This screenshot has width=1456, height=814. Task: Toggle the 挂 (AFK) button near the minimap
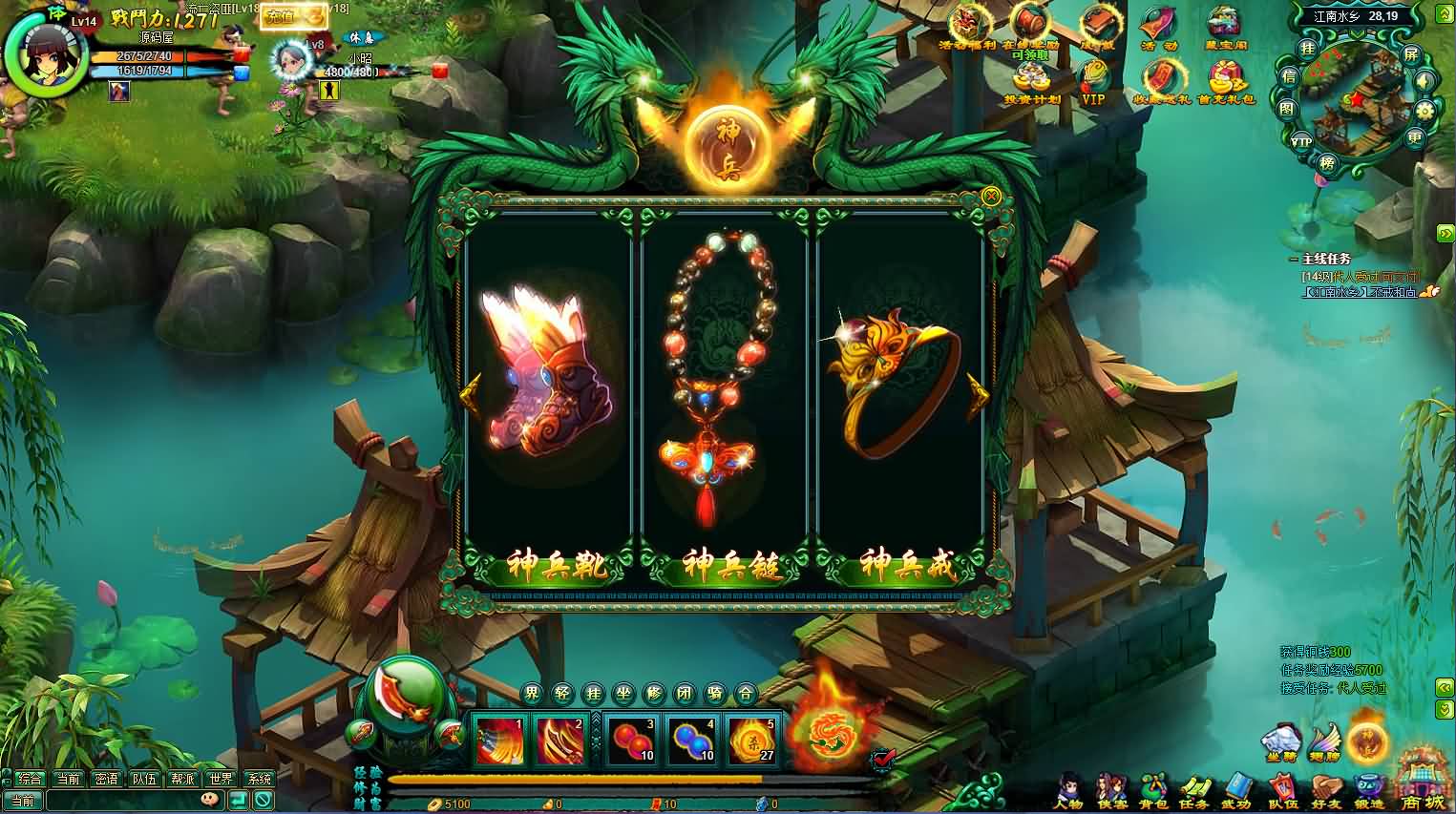pos(1307,49)
